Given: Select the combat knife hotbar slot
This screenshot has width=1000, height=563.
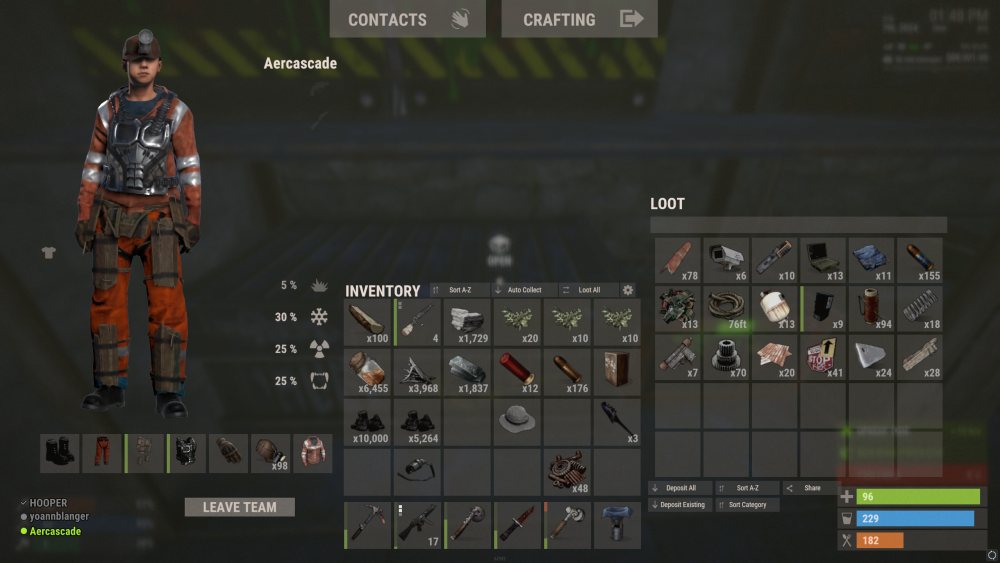Looking at the screenshot, I should coord(518,526).
